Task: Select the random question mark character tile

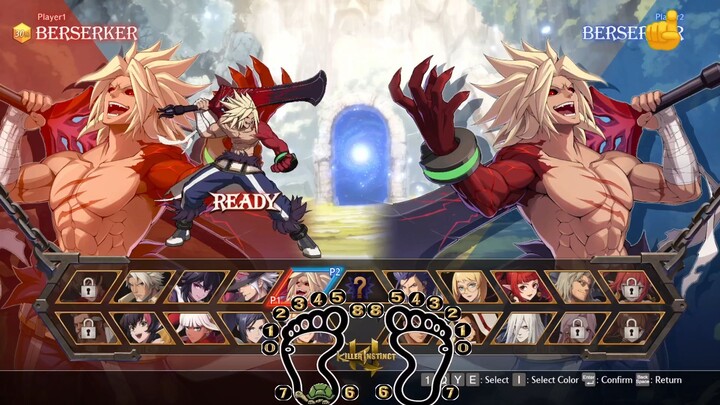Action: (x=360, y=288)
